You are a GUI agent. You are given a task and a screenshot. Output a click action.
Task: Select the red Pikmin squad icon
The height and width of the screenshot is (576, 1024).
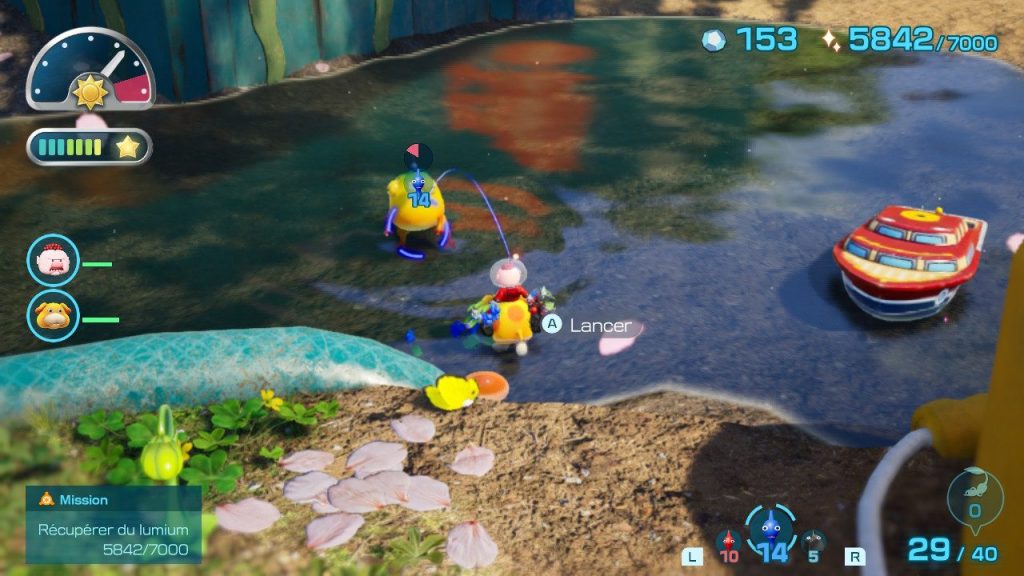pos(727,543)
